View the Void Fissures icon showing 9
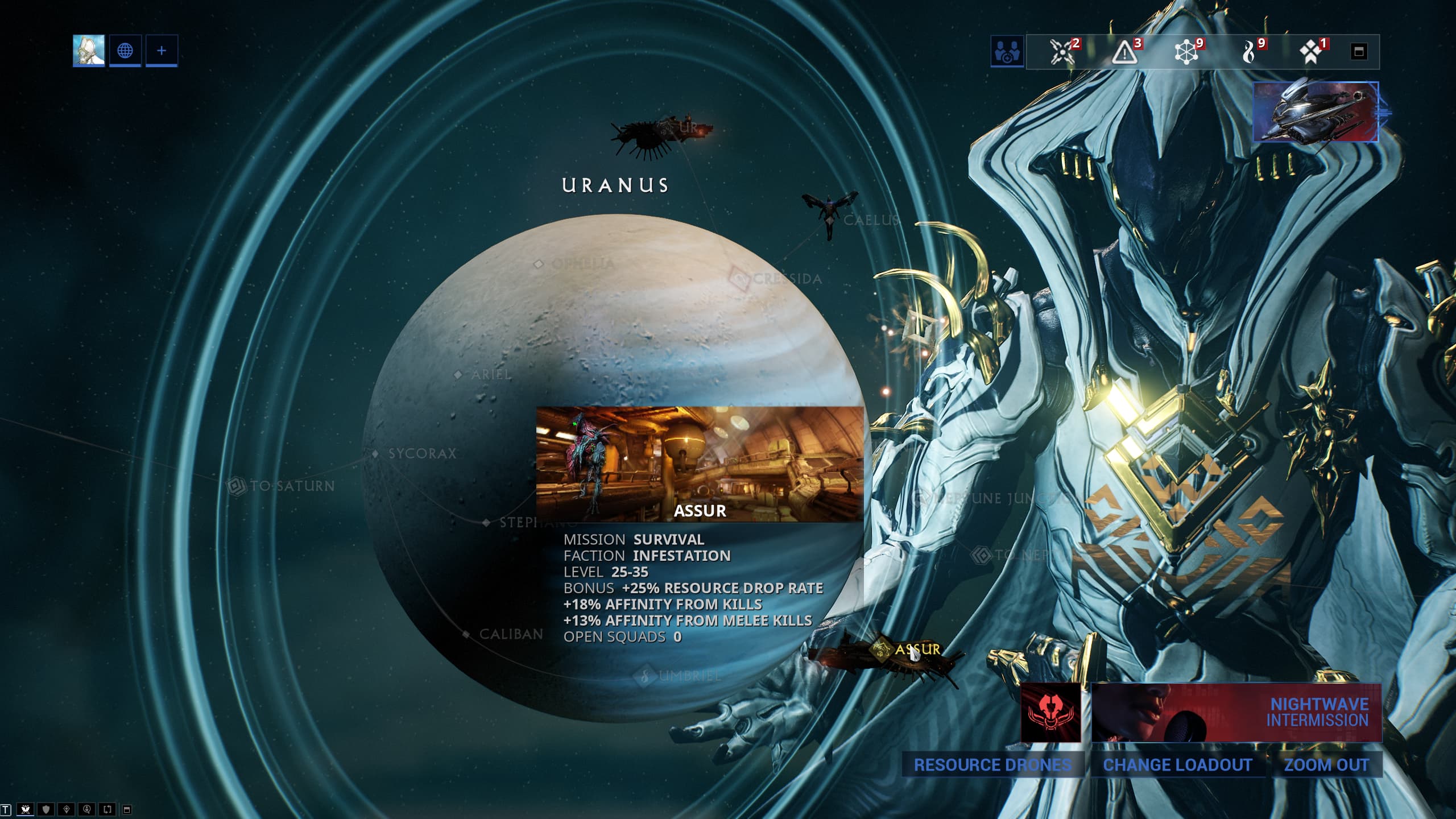1456x819 pixels. point(1186,52)
